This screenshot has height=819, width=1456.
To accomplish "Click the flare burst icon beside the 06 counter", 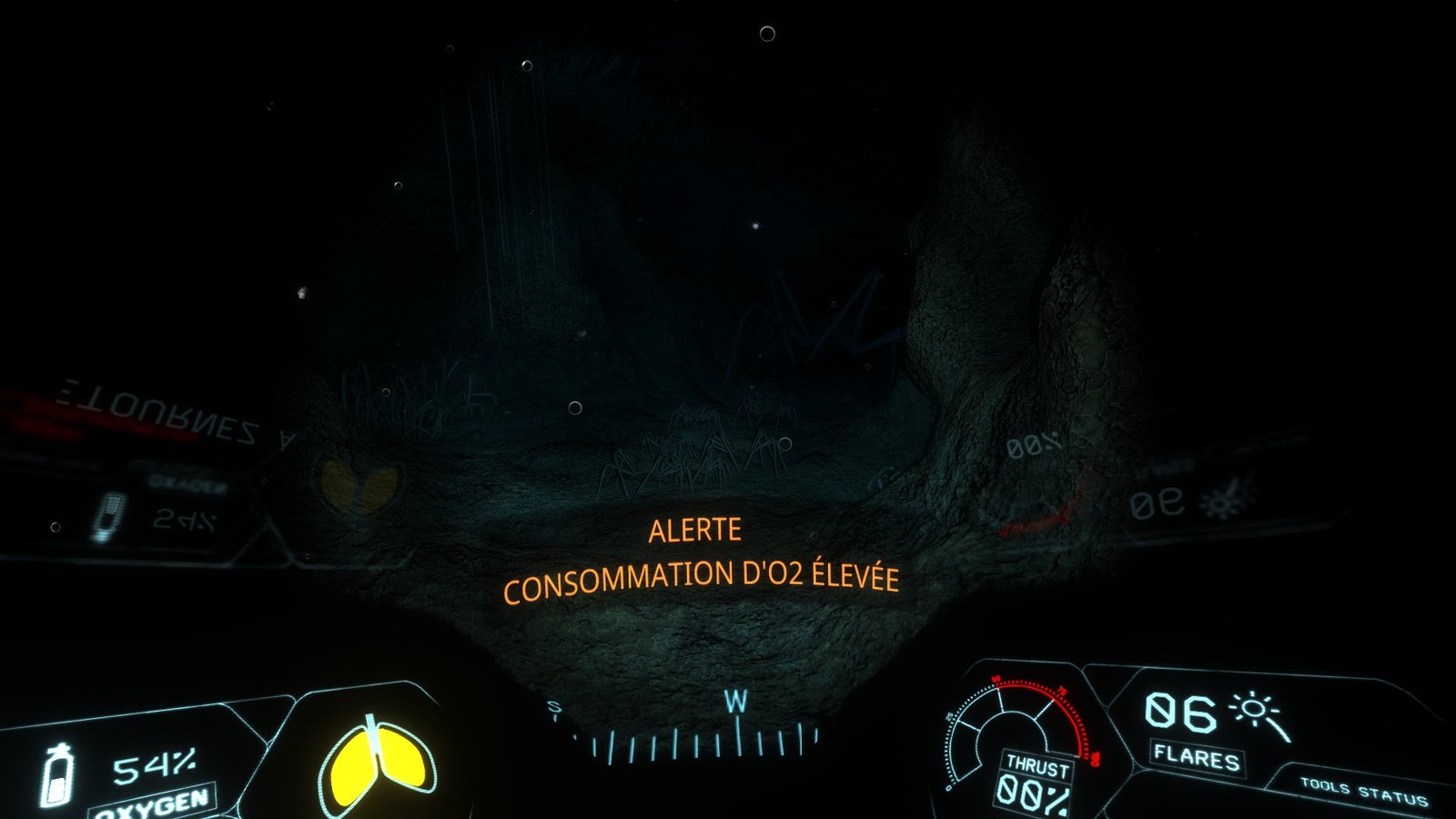I will tap(1254, 710).
